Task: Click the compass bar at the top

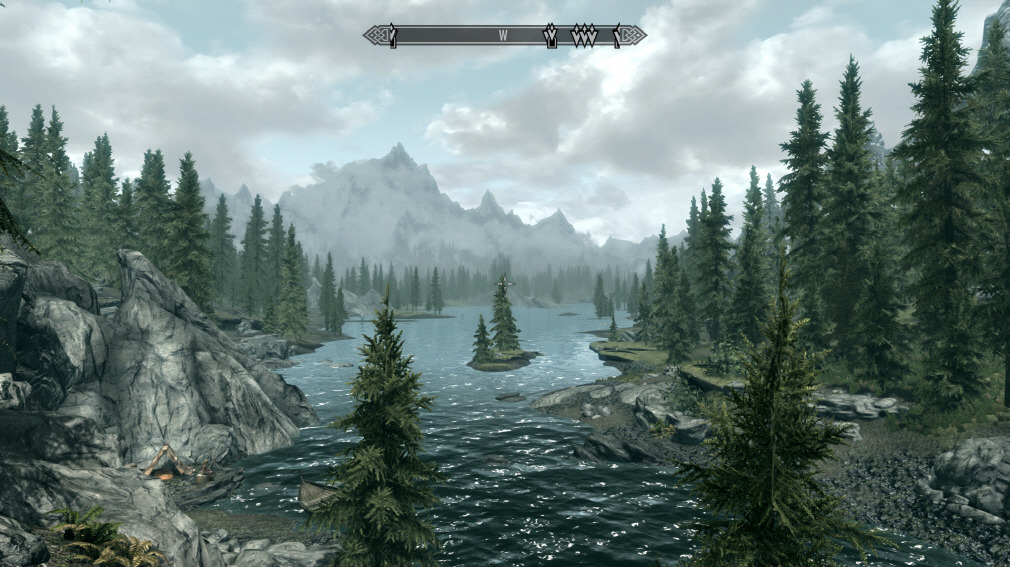Action: [450, 36]
